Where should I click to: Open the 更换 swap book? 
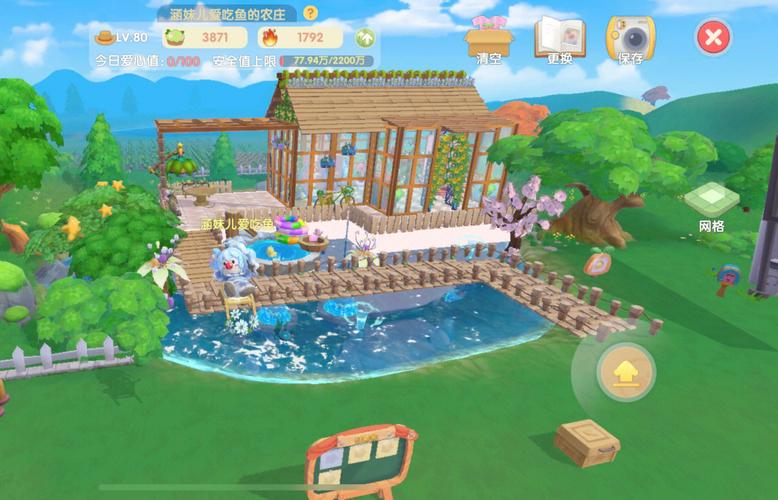pyautogui.click(x=559, y=37)
